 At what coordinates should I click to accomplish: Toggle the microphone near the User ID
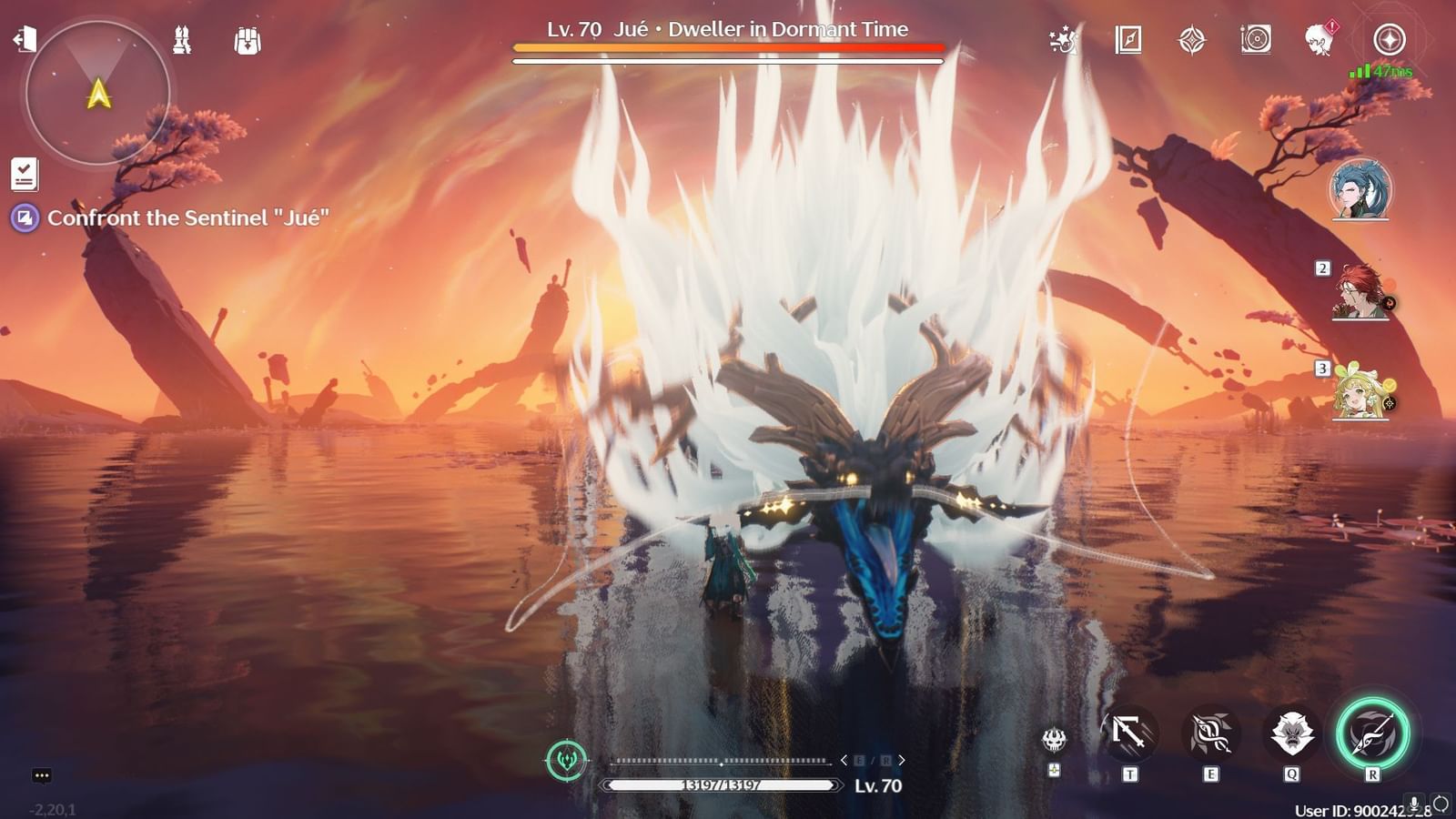(x=1415, y=804)
